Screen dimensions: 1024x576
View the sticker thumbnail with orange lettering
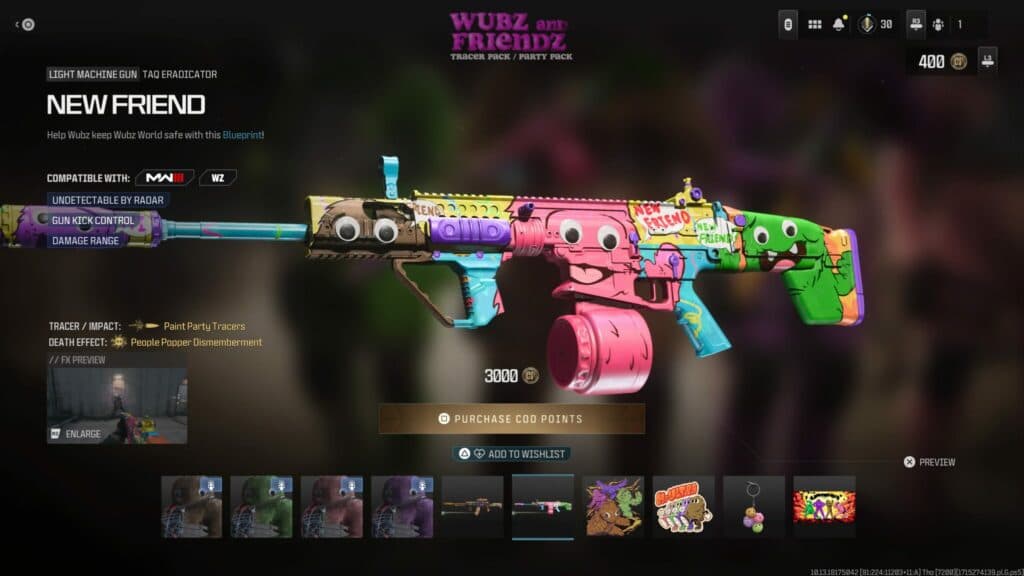[x=683, y=506]
